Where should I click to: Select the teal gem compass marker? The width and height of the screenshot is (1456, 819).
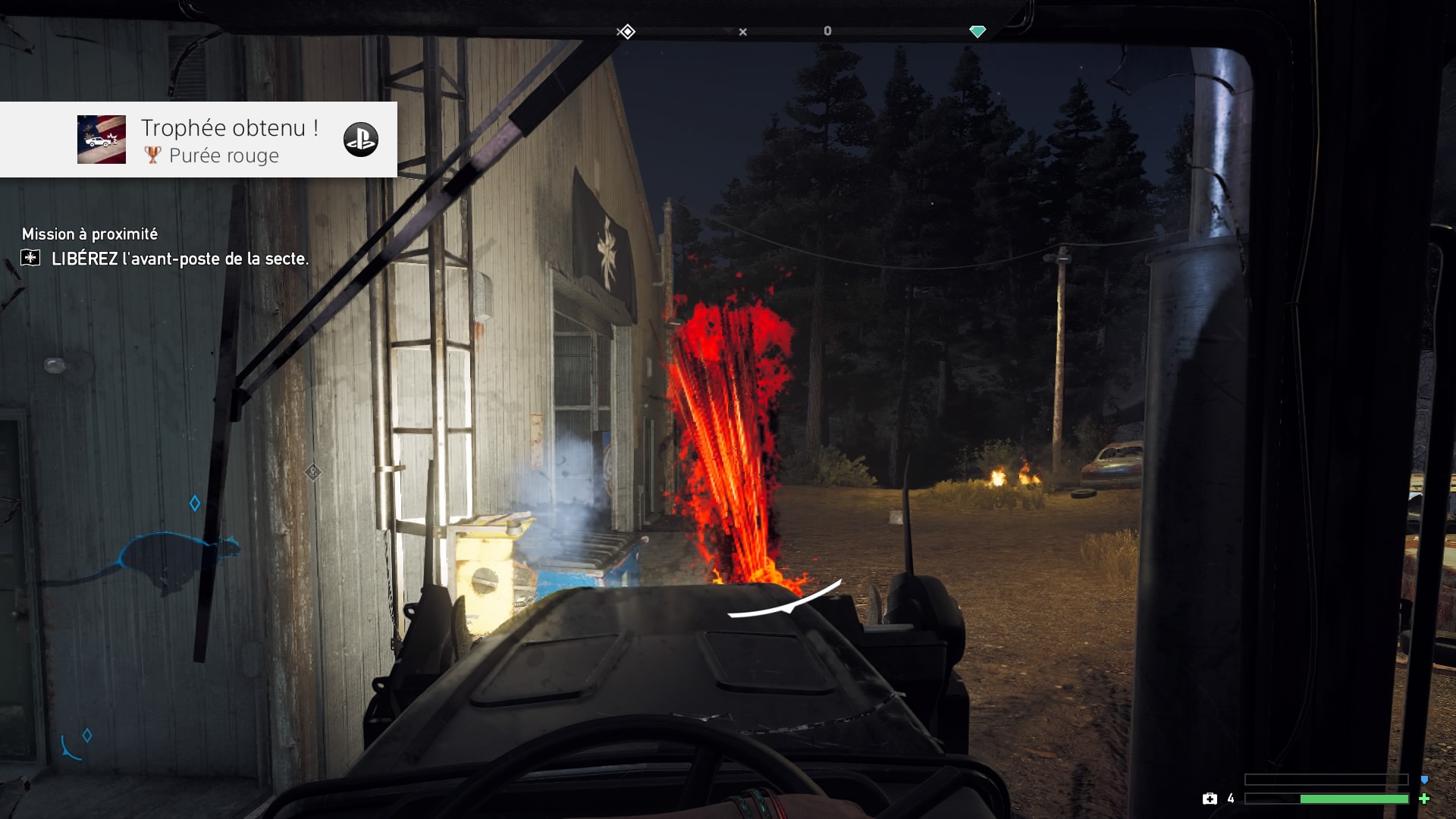(977, 31)
